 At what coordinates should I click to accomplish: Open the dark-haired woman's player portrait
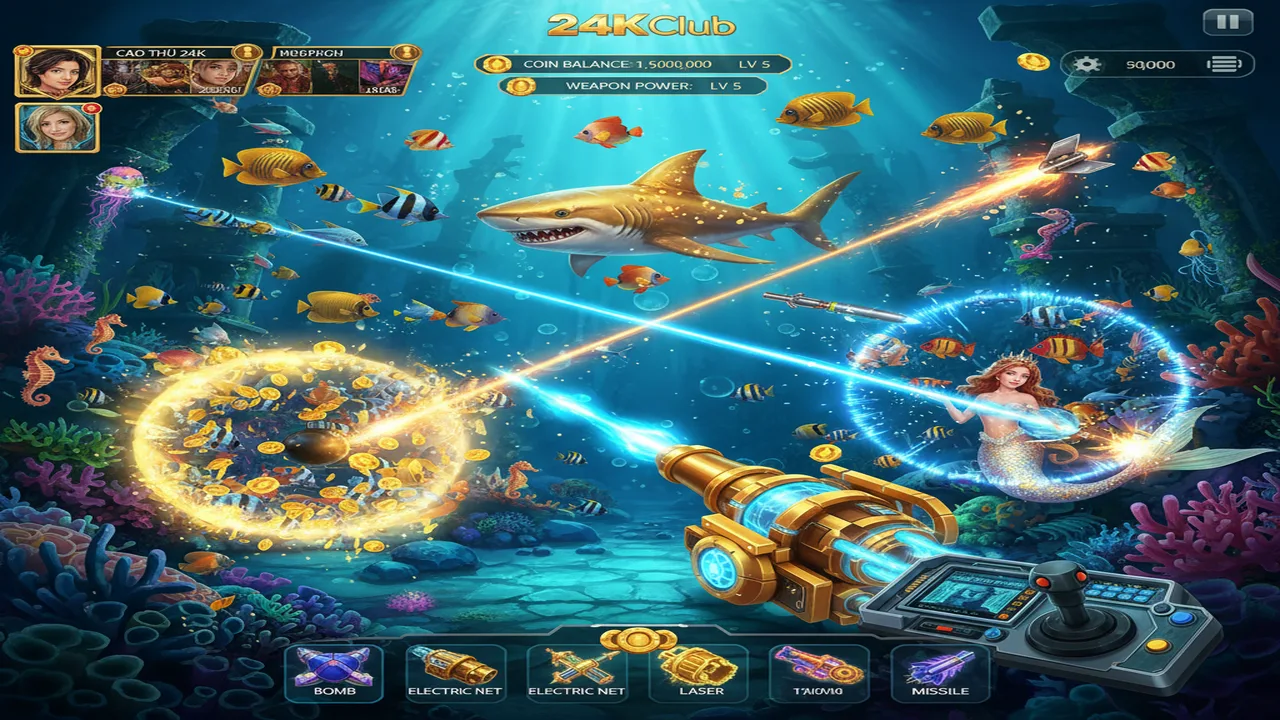[x=57, y=71]
